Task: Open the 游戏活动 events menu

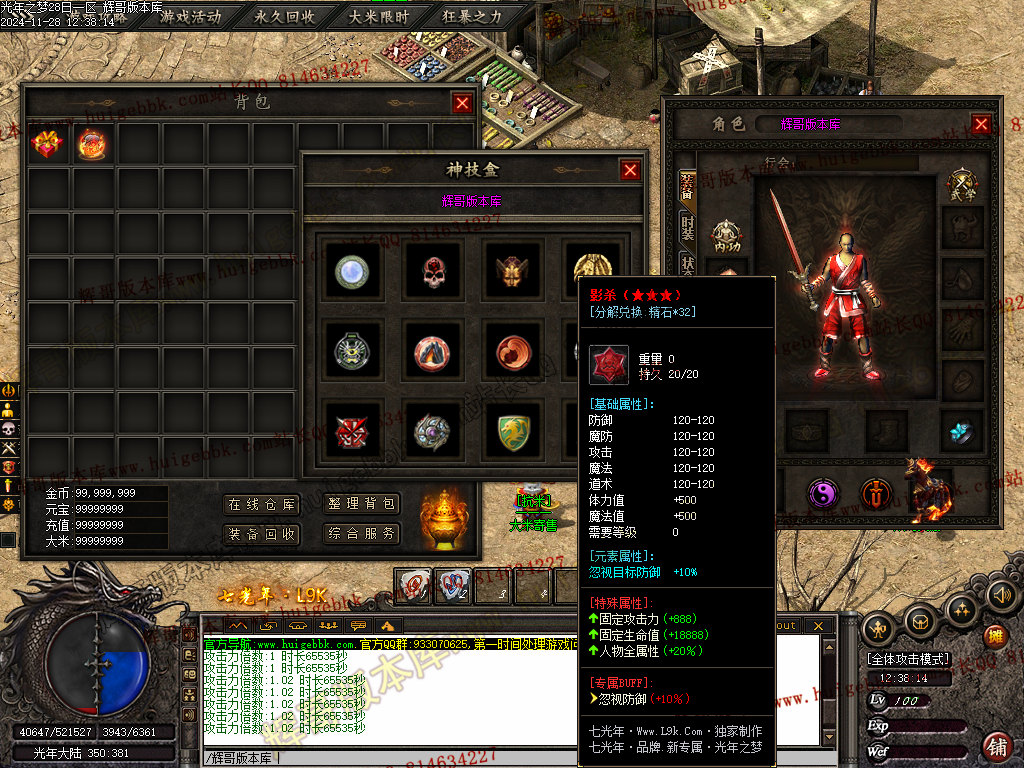Action: click(x=191, y=16)
